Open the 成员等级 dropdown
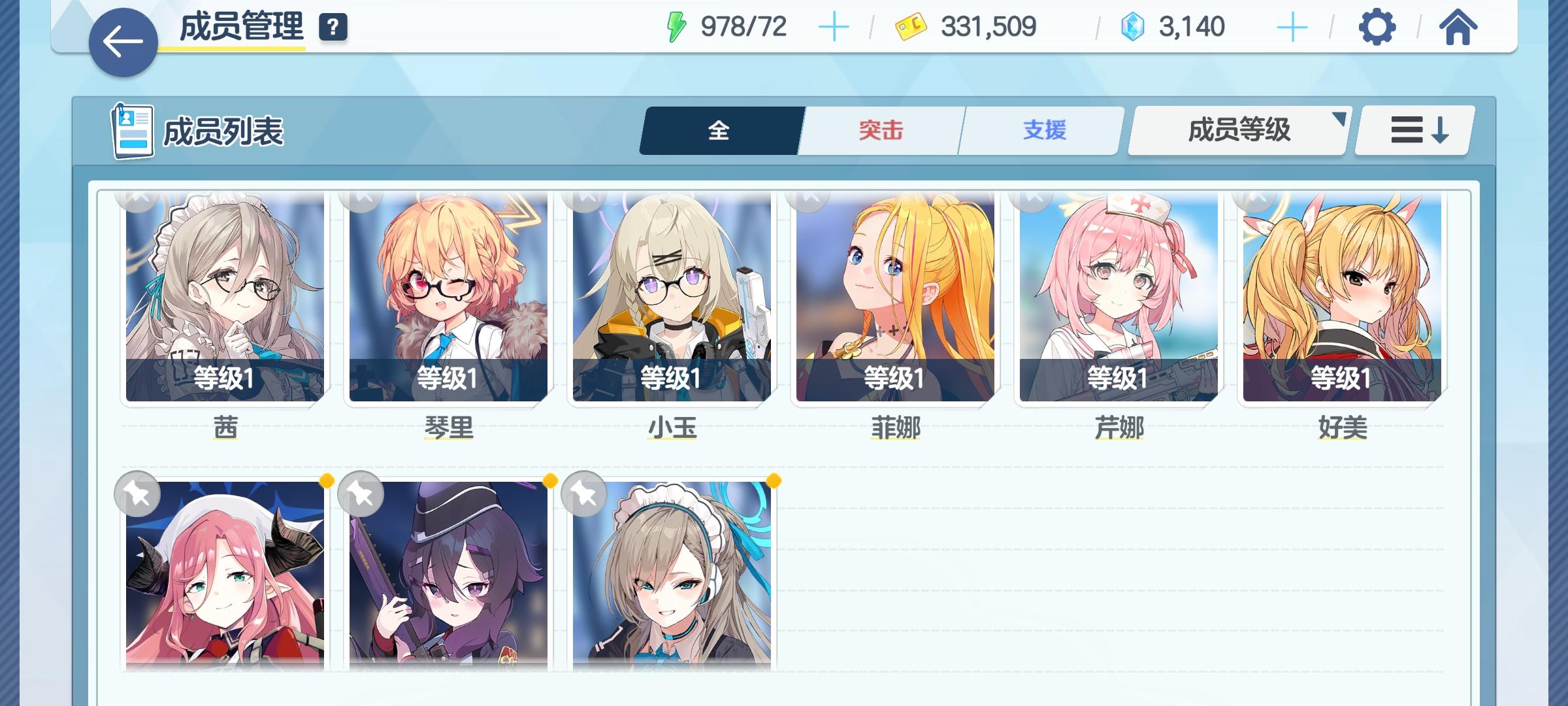The height and width of the screenshot is (706, 1568). click(x=1237, y=129)
